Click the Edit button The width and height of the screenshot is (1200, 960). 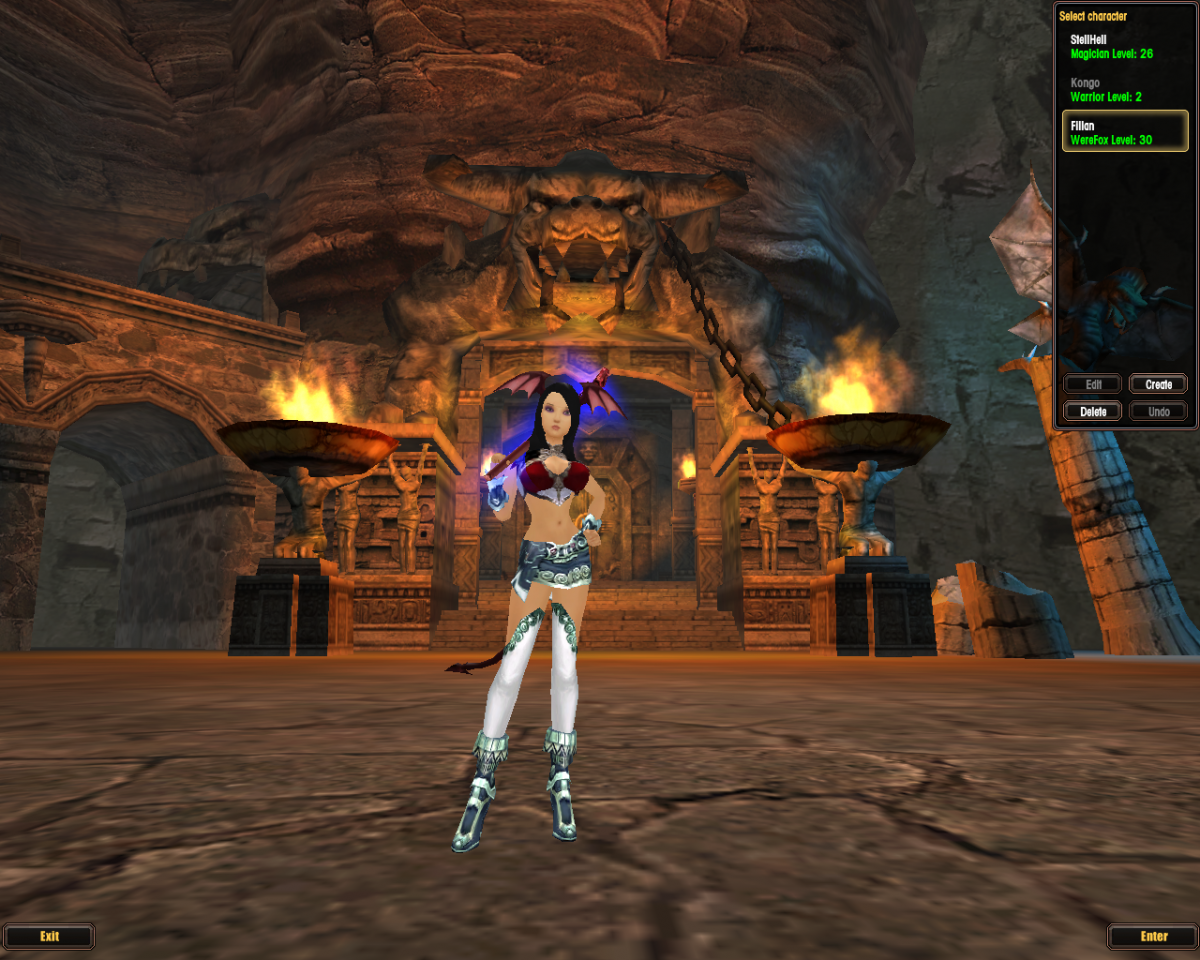(1093, 385)
